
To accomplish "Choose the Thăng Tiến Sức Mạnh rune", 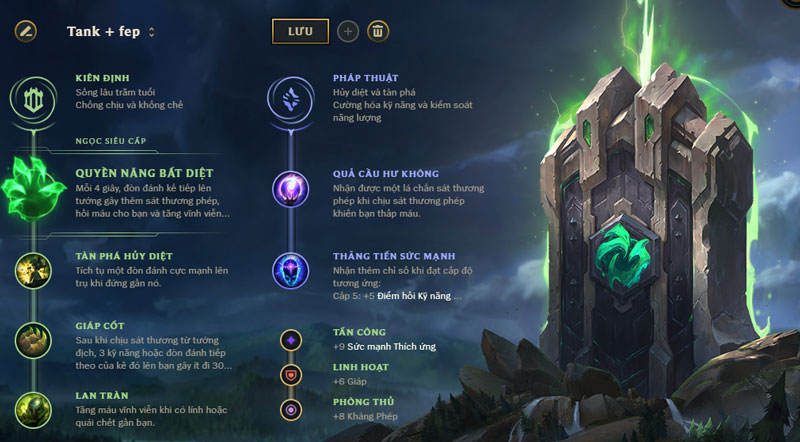I will pos(291,271).
